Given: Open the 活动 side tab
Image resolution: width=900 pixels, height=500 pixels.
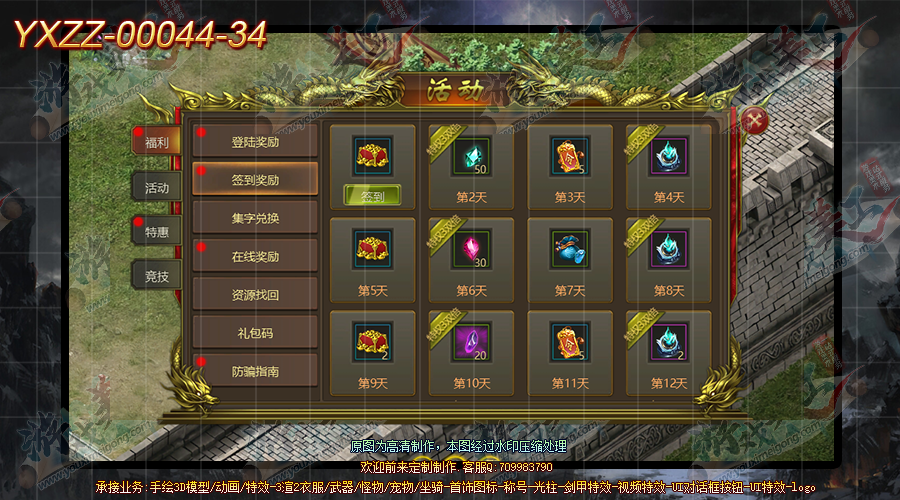Looking at the screenshot, I should [x=157, y=187].
